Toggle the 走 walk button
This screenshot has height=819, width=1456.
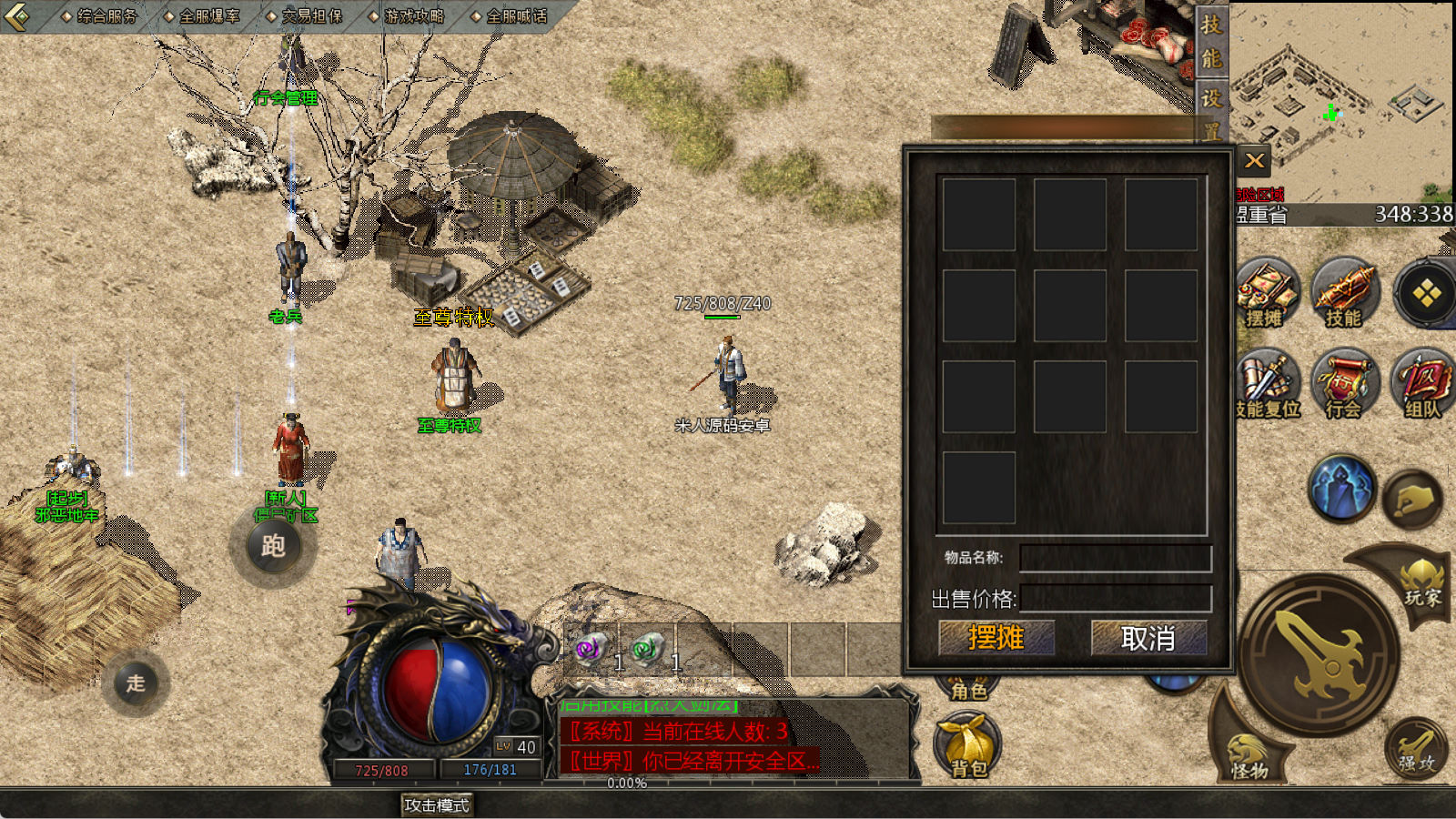tap(136, 682)
